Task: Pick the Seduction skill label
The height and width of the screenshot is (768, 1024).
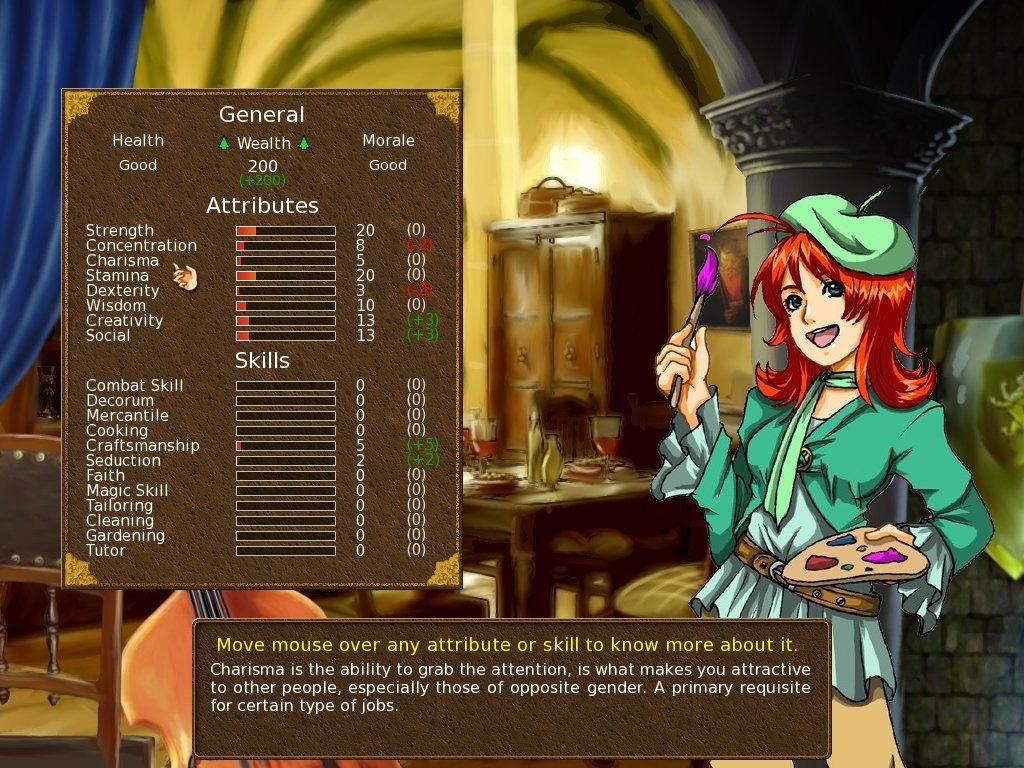Action: 123,461
